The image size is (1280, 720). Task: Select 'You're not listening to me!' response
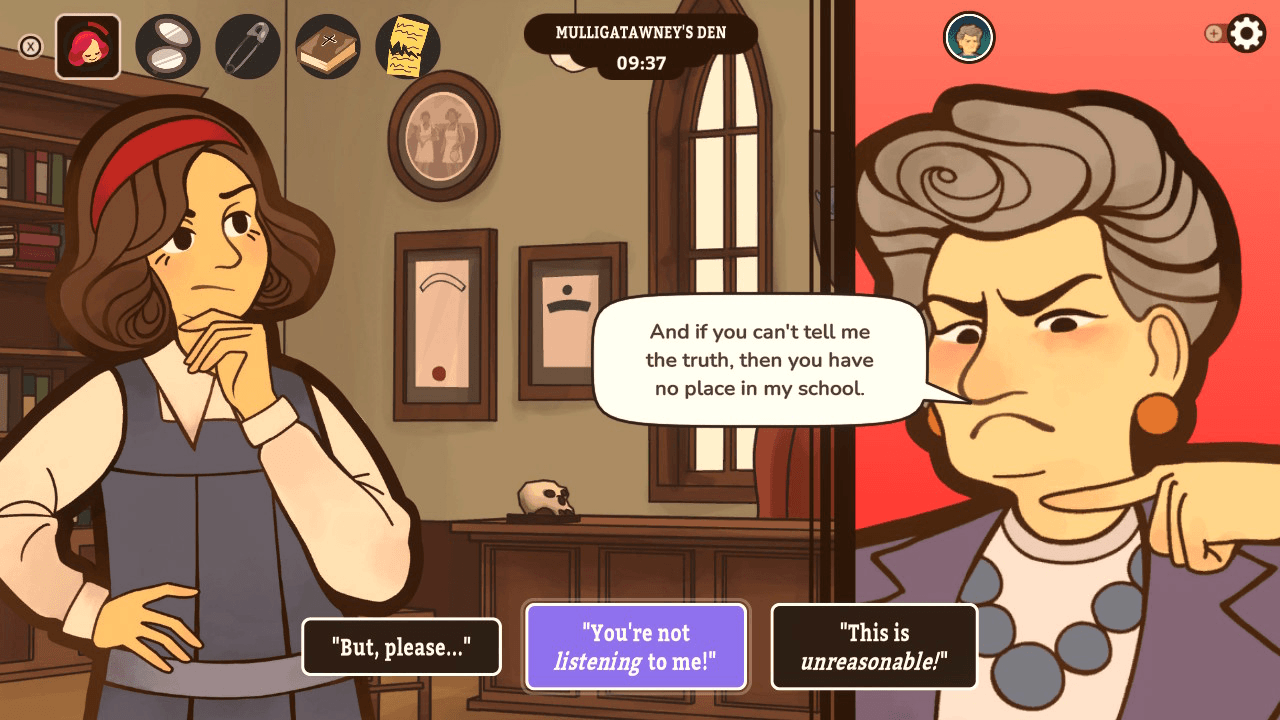pyautogui.click(x=636, y=647)
